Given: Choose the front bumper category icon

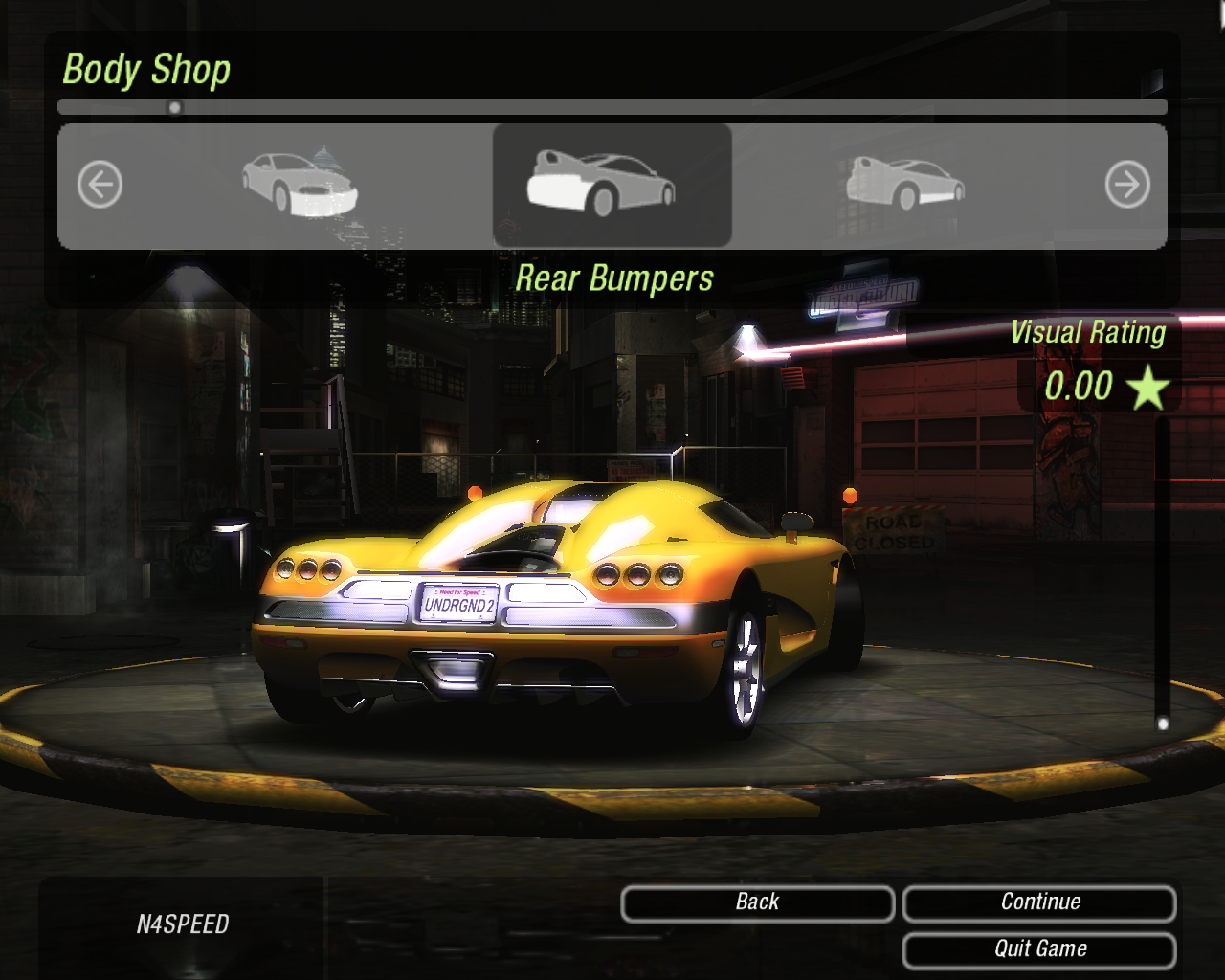Looking at the screenshot, I should coord(300,184).
